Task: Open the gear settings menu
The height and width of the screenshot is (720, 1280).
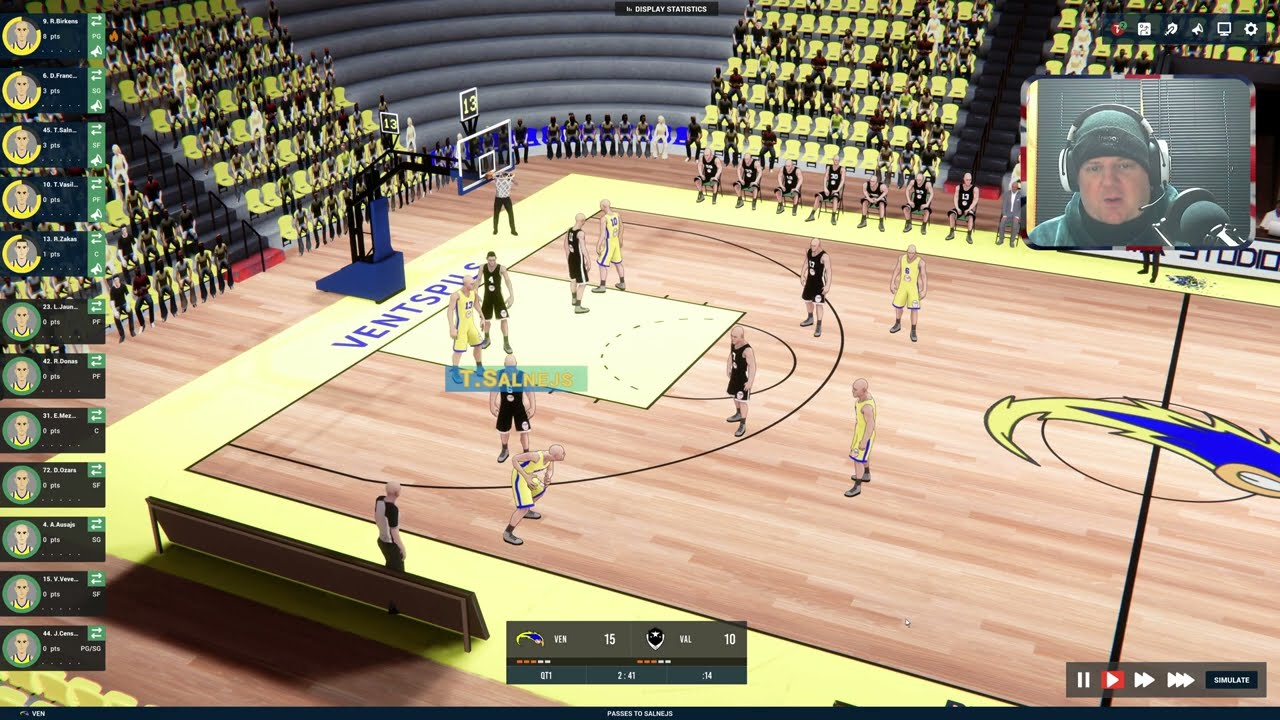Action: point(1251,29)
